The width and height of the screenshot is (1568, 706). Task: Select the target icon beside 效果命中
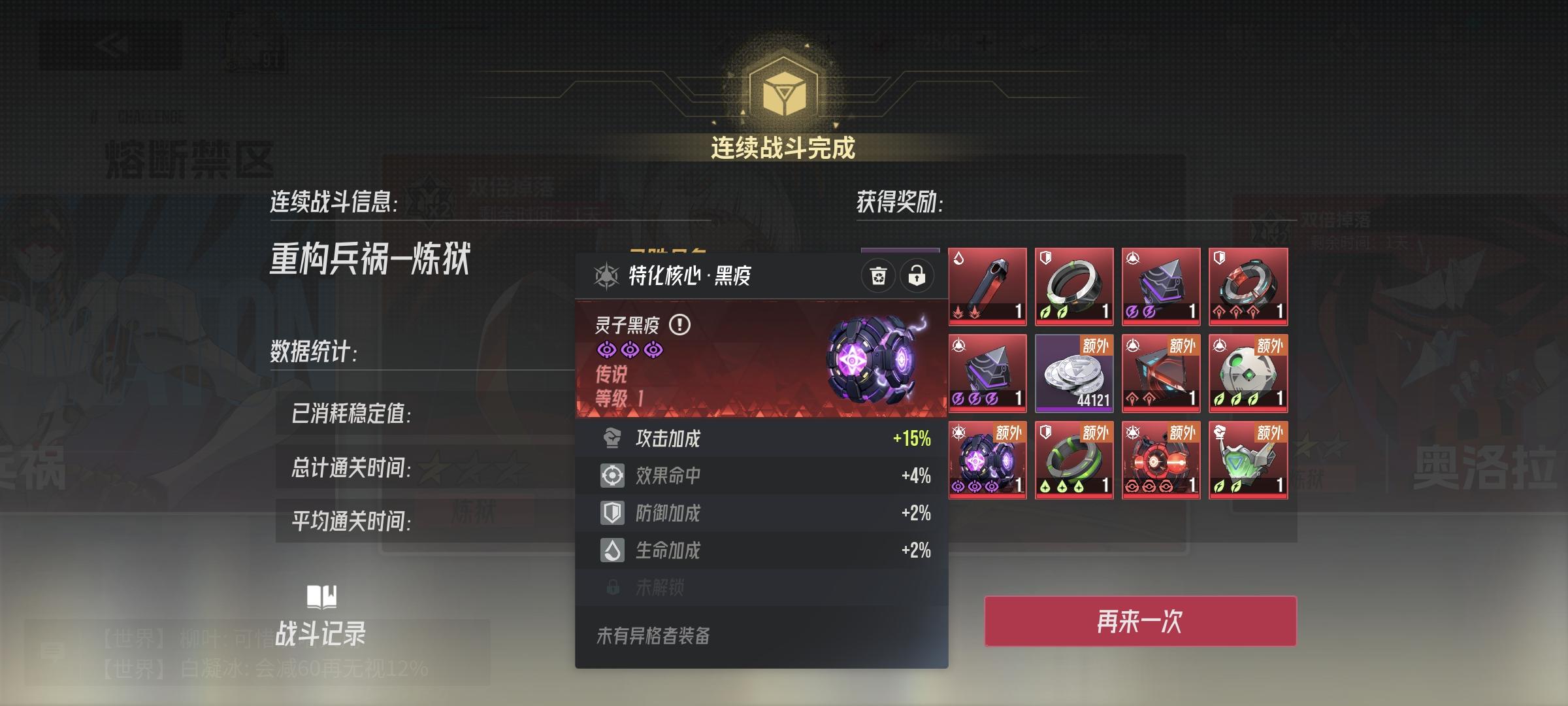[613, 477]
